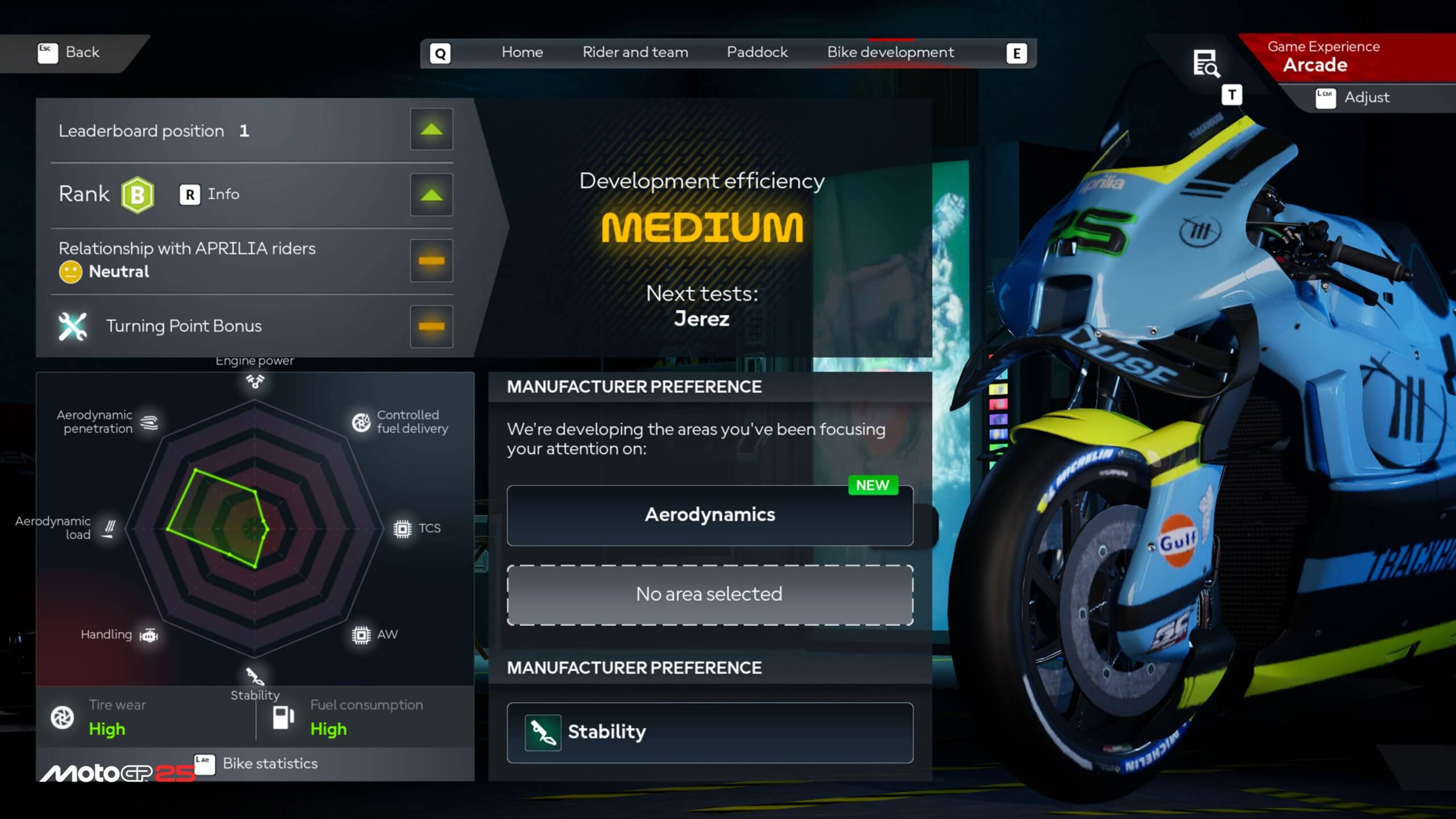Image resolution: width=1456 pixels, height=819 pixels.
Task: Open the Bike development tab
Action: click(x=890, y=52)
